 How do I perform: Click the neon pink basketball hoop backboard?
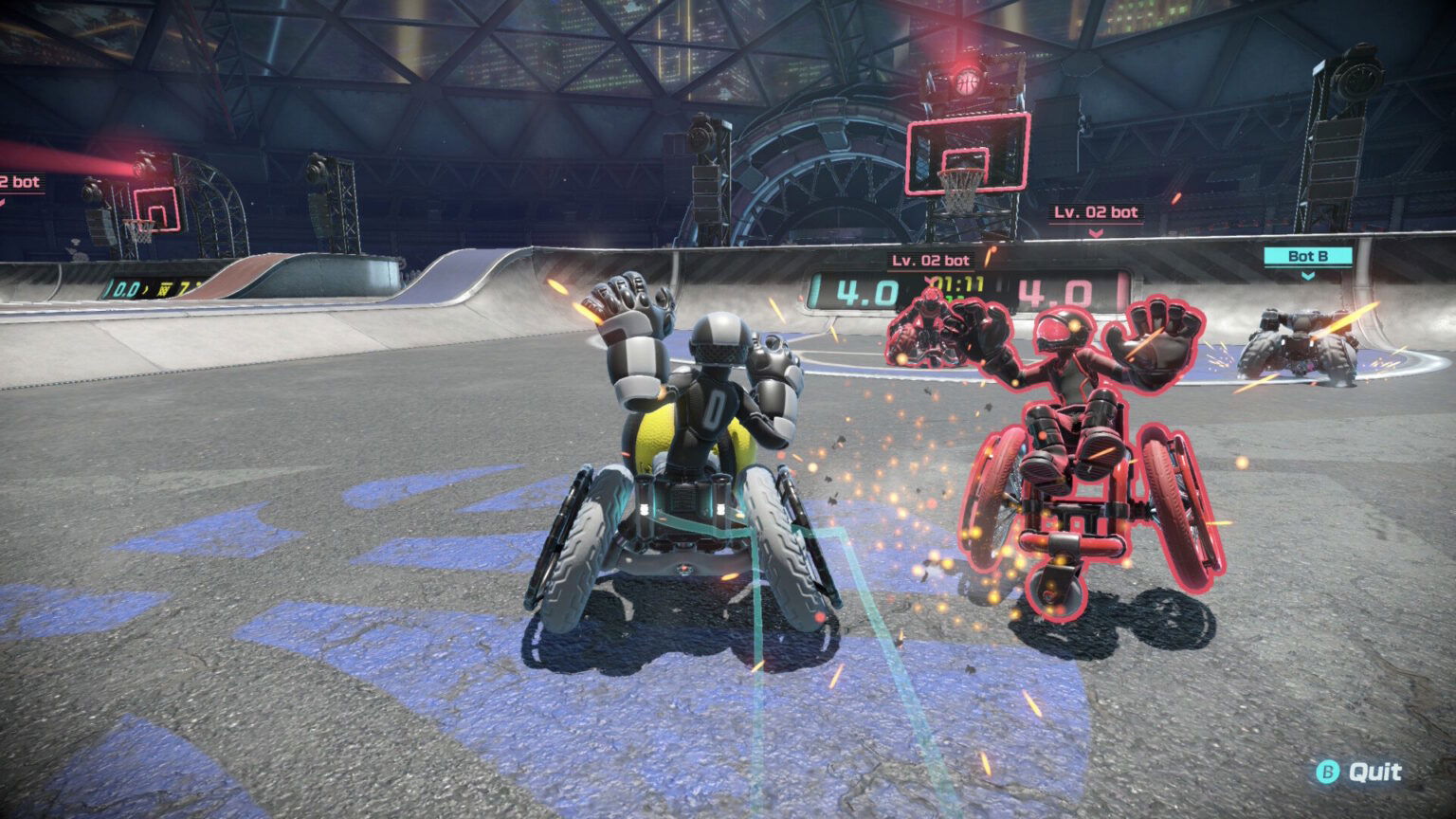(x=968, y=152)
